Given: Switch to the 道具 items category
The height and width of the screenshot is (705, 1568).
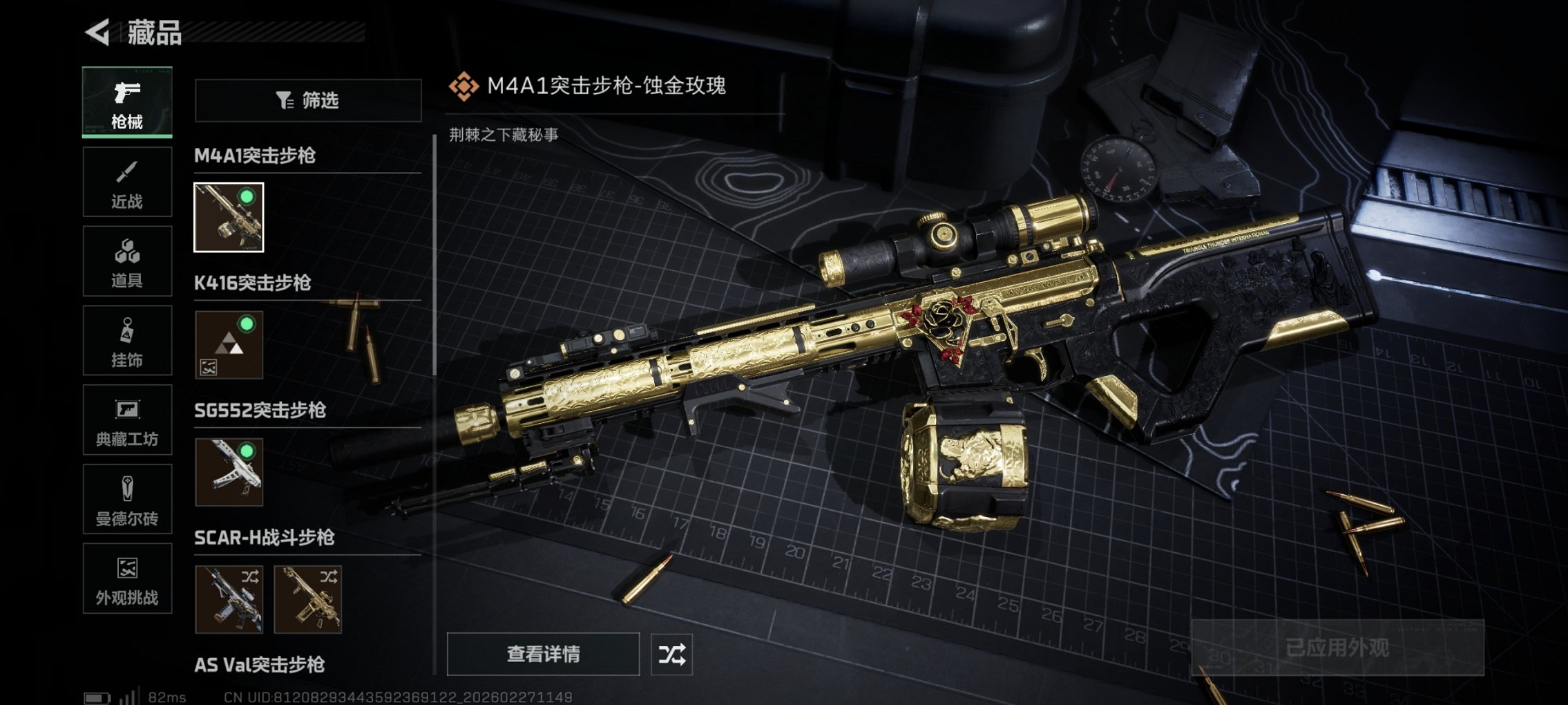Looking at the screenshot, I should pos(126,261).
